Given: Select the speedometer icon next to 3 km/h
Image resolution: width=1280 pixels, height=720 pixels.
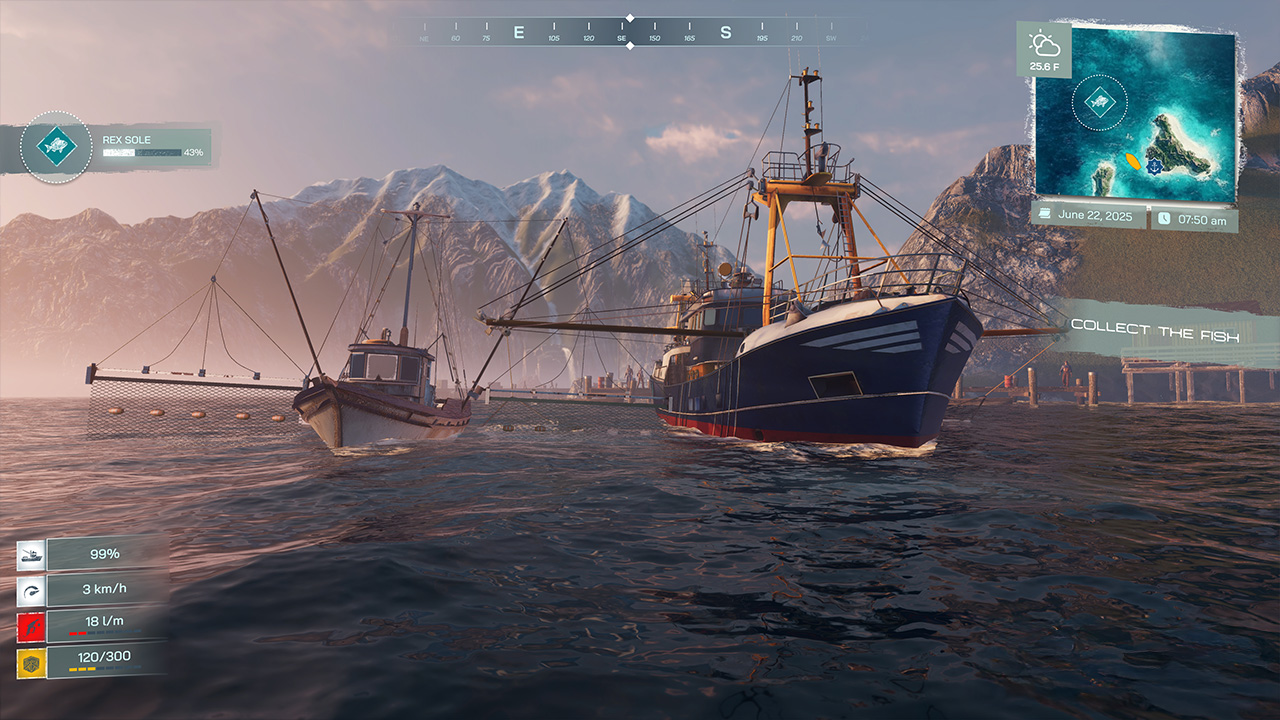Looking at the screenshot, I should [31, 590].
